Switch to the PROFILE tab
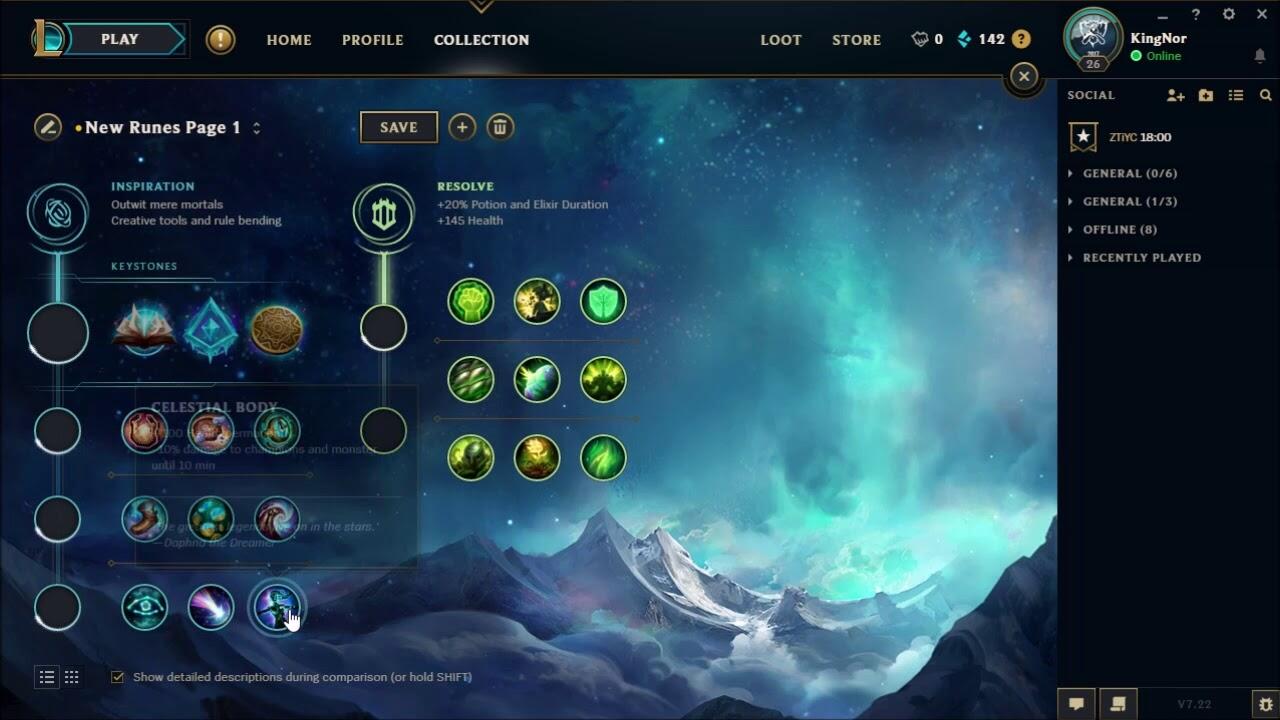The image size is (1280, 720). click(x=372, y=40)
